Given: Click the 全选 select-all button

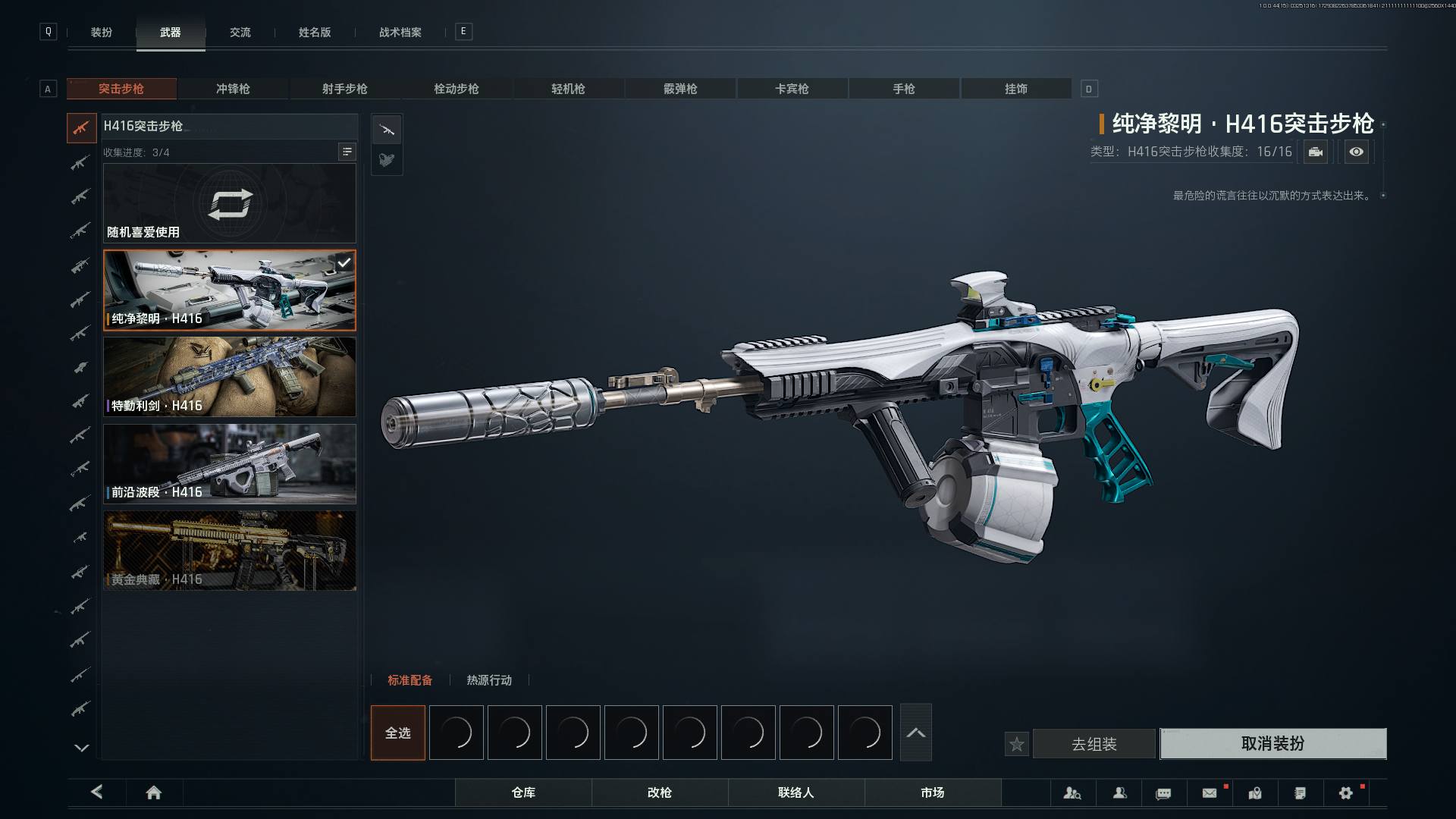Looking at the screenshot, I should point(398,733).
